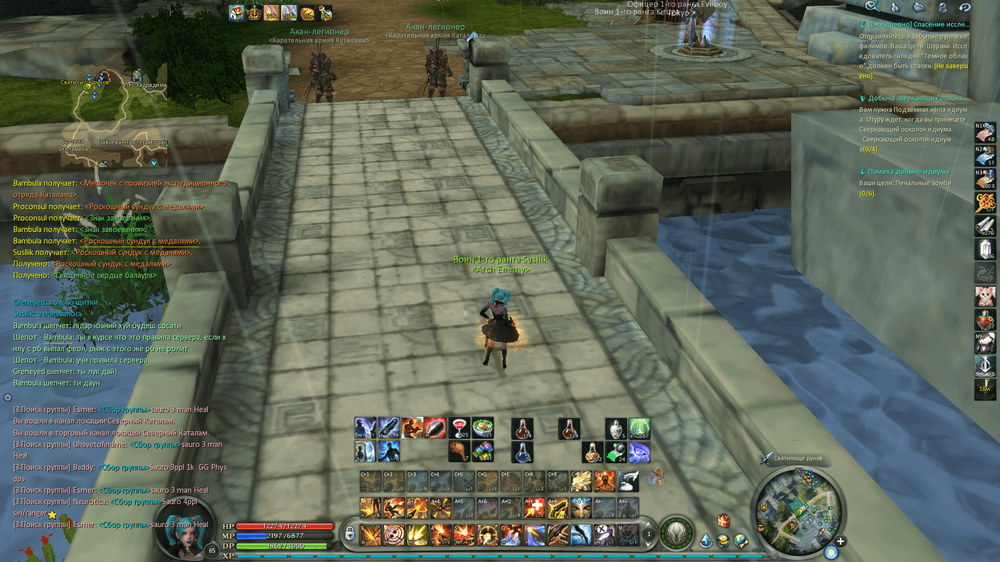Viewport: 1000px width, 562px height.
Task: Open the round shield emblem button
Action: [x=677, y=534]
